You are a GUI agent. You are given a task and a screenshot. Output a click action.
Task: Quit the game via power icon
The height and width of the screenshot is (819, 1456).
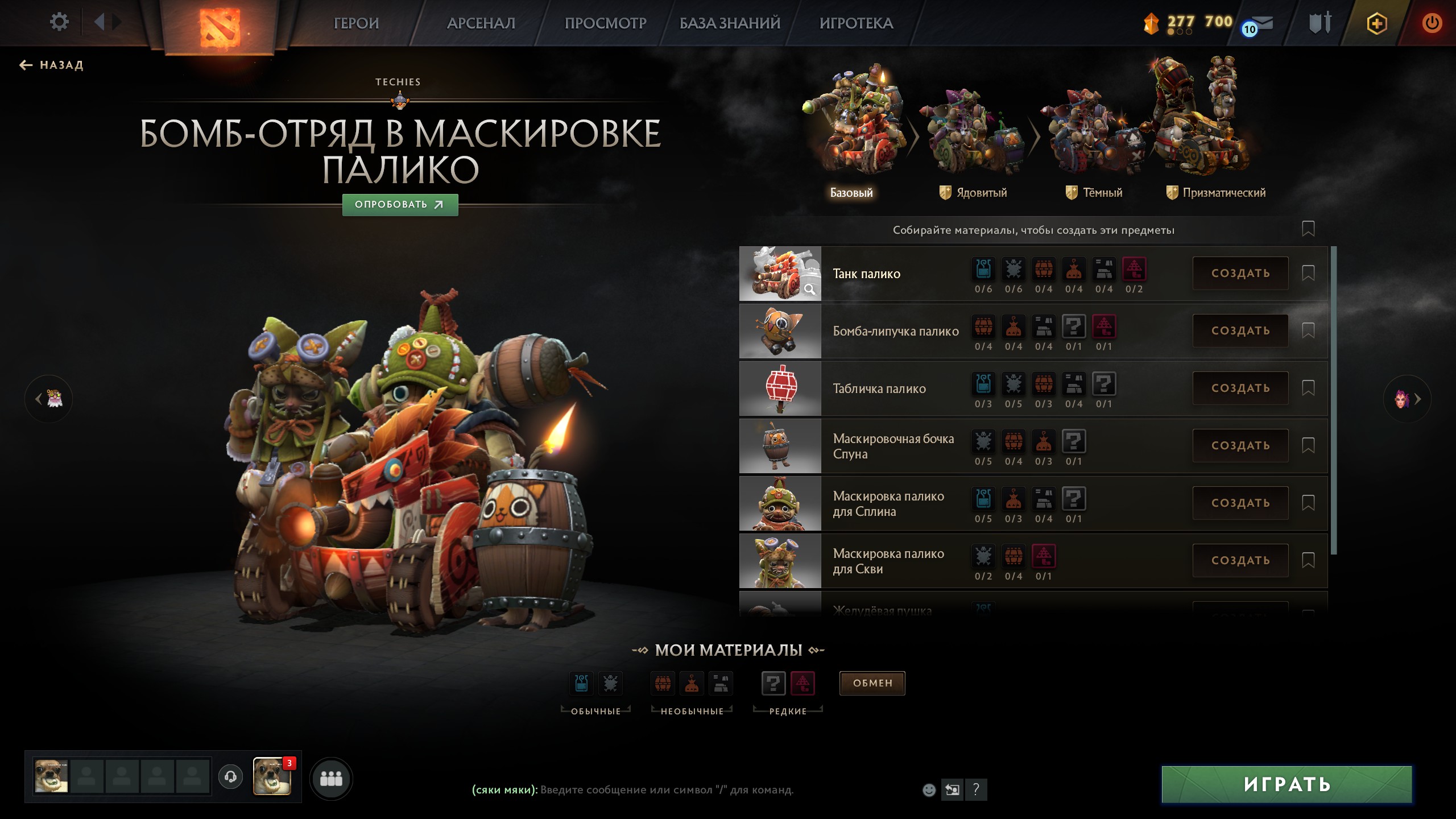(x=1431, y=23)
